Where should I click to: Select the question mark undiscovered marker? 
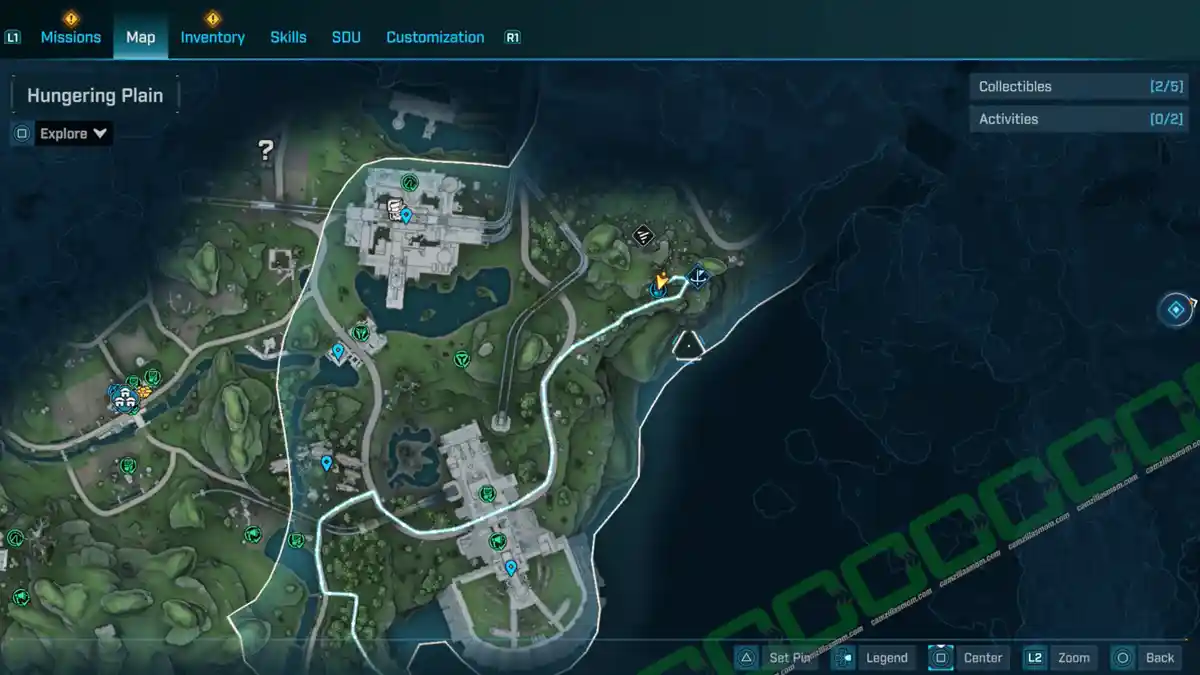coord(266,151)
